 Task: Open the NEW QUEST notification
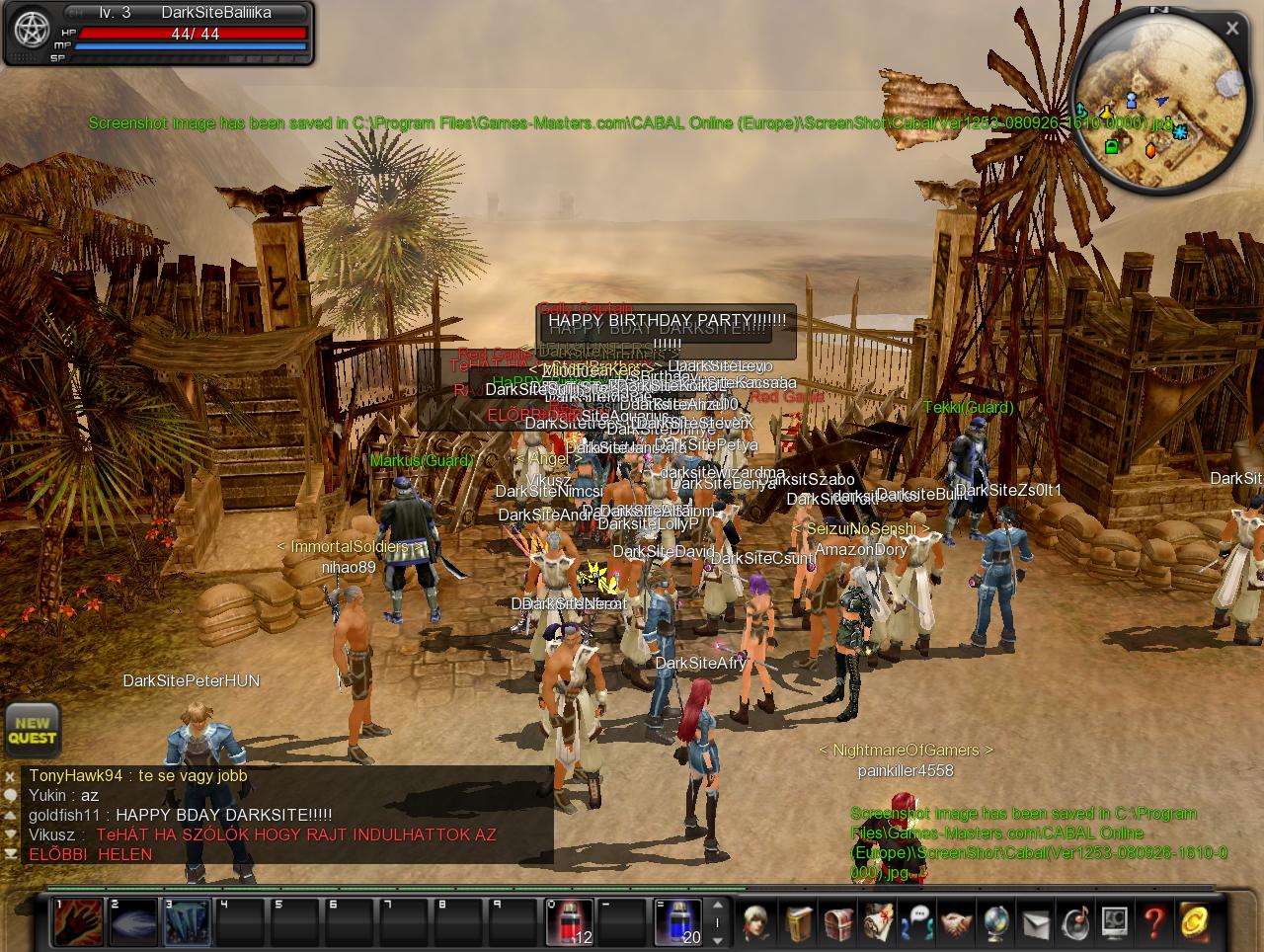[x=32, y=730]
